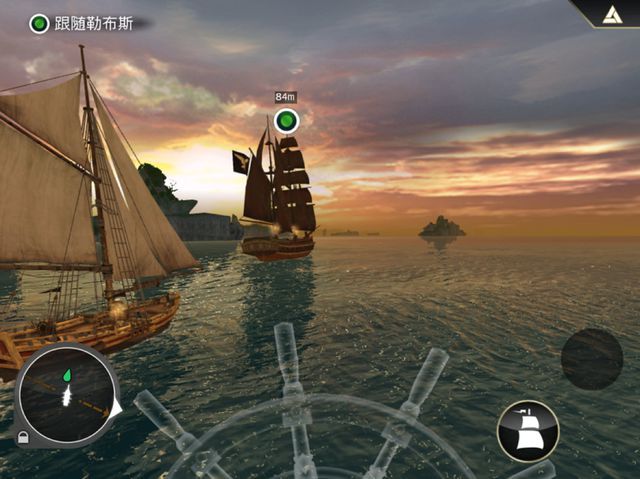640x479 pixels.
Task: Open the Assassin's Creed logo pause menu
Action: [x=611, y=13]
